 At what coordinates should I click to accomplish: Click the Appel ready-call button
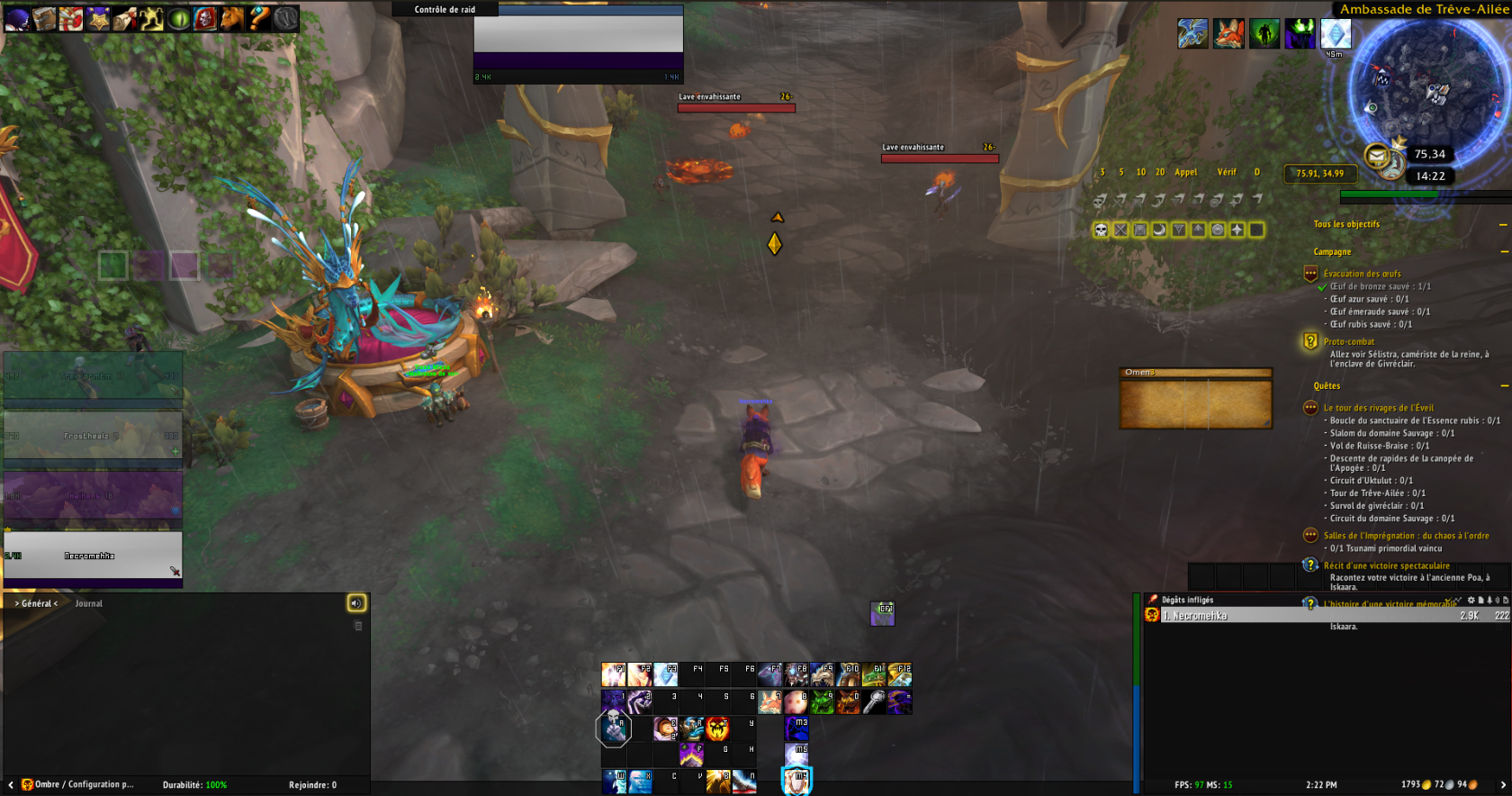pos(1185,172)
